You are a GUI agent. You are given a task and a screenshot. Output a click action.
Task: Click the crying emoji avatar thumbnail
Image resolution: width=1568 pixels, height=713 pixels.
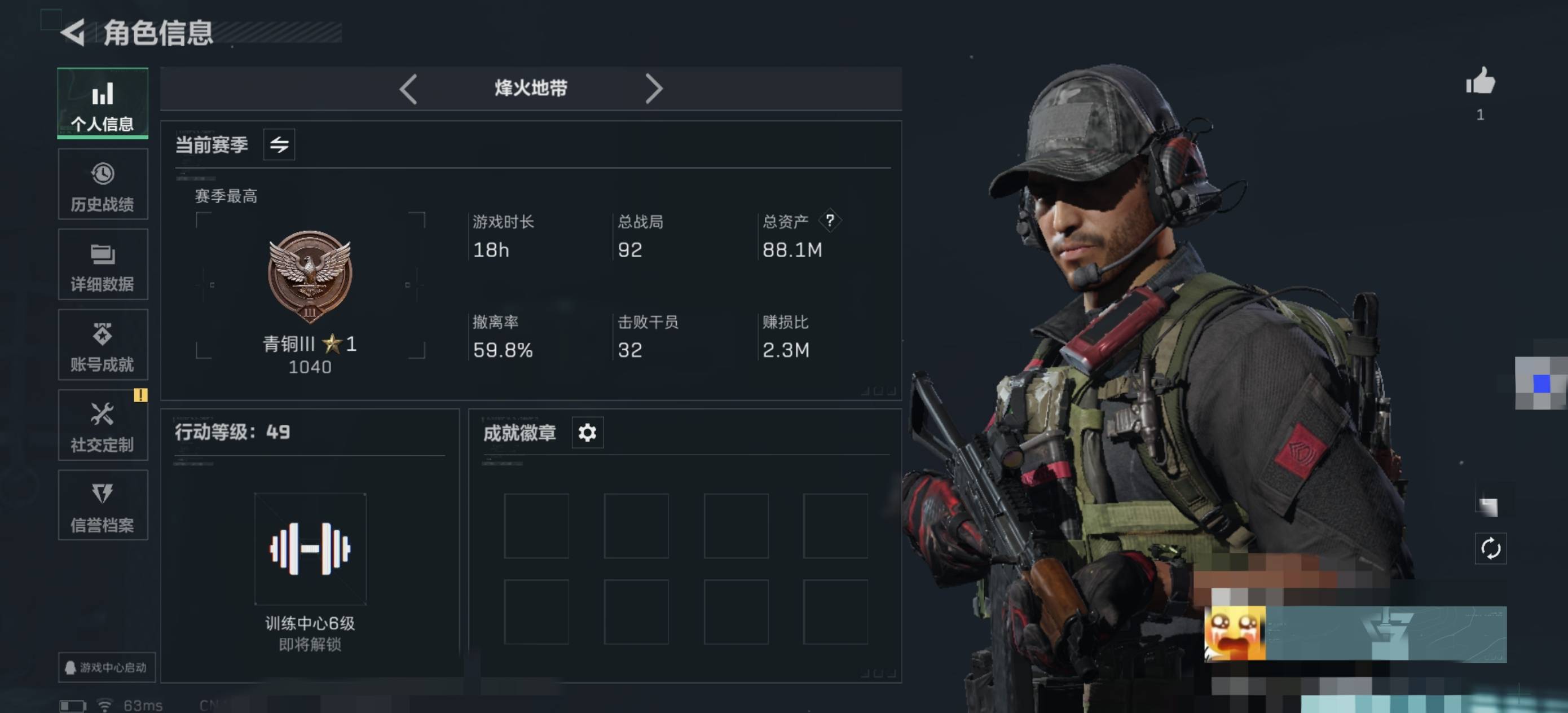[1235, 633]
